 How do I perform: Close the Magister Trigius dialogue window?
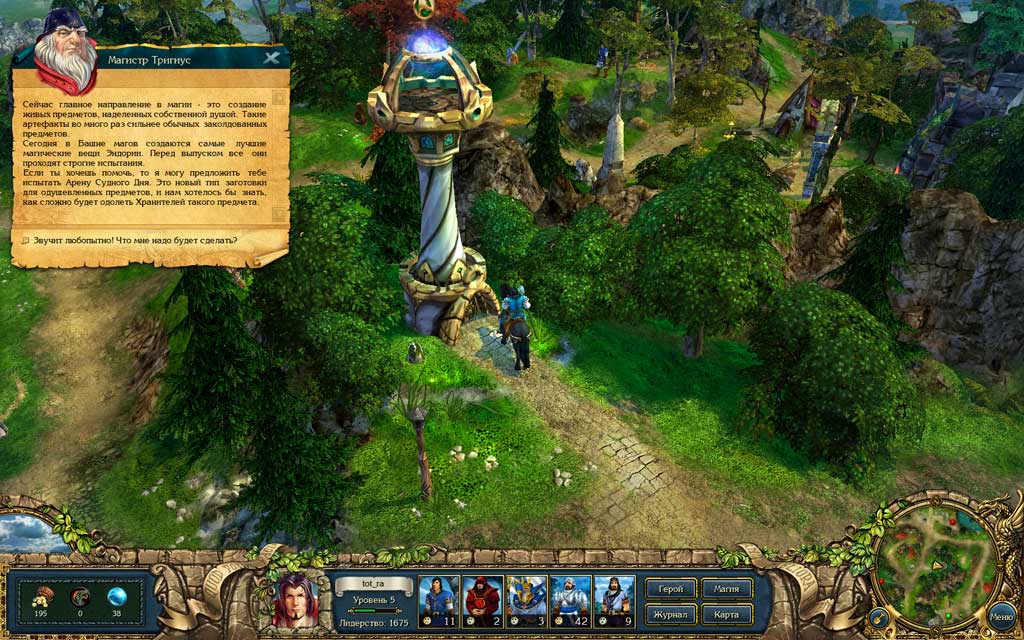(271, 58)
